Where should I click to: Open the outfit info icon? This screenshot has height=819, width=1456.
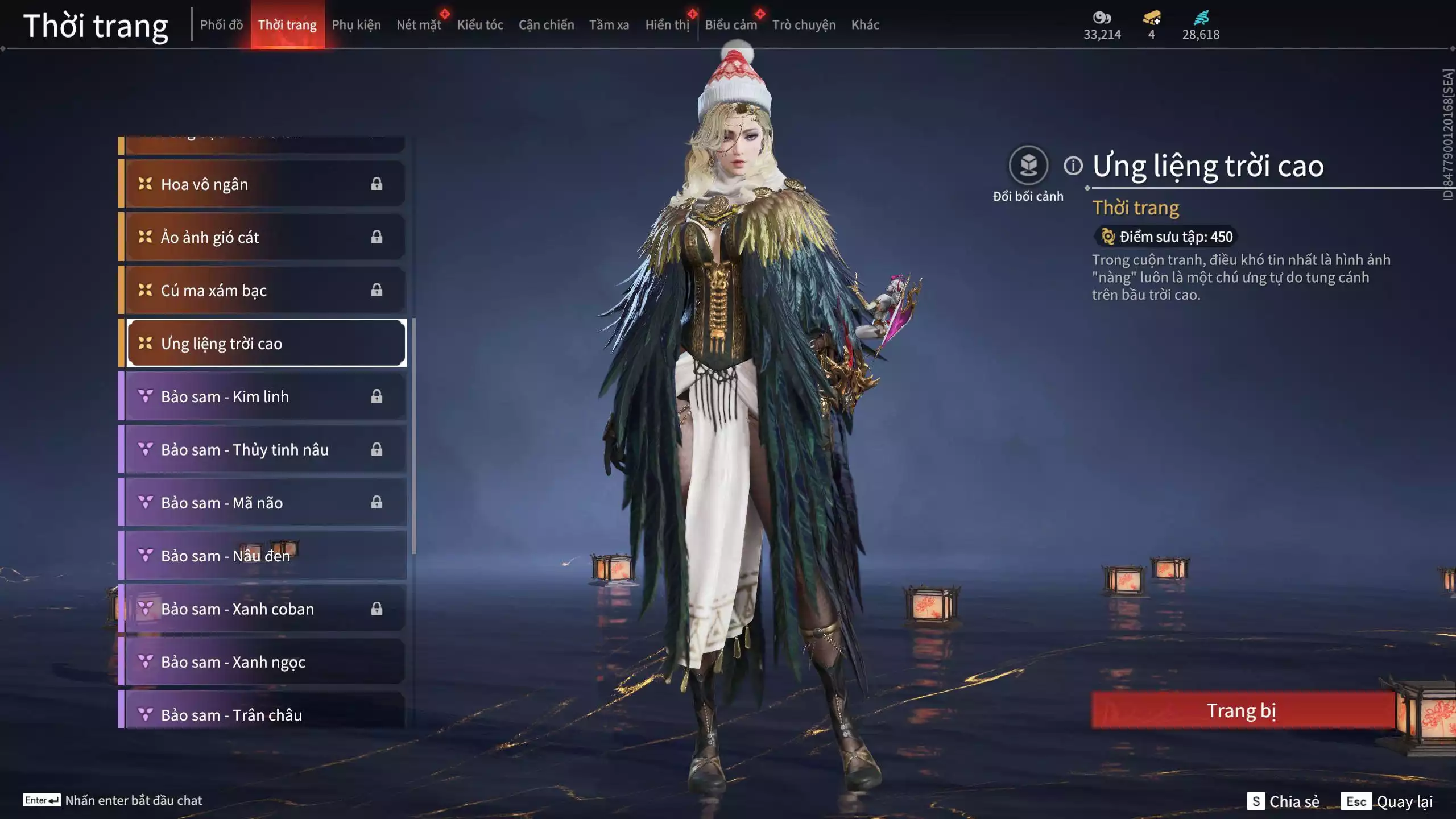(1073, 166)
